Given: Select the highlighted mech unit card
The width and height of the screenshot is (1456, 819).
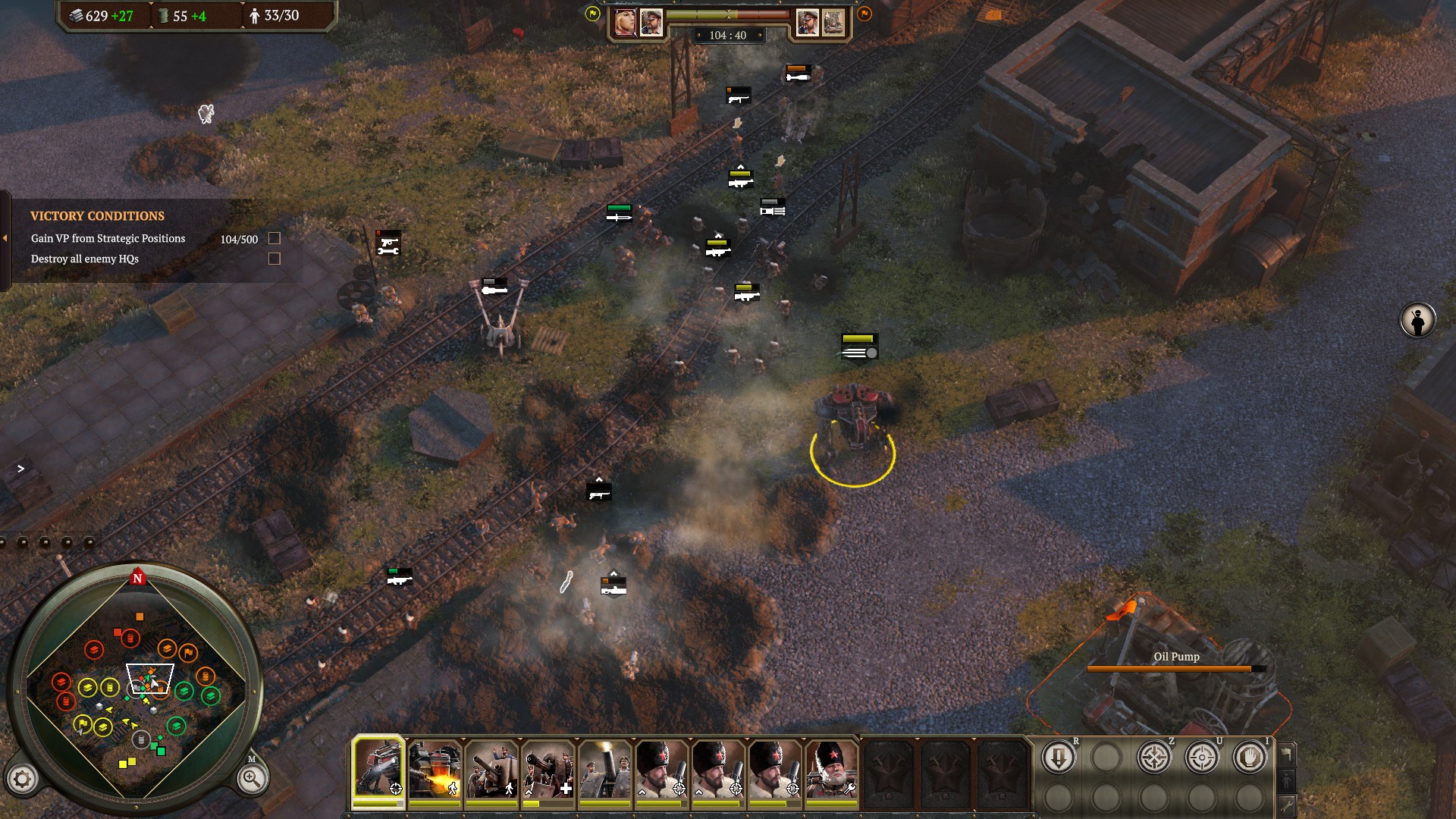Looking at the screenshot, I should tap(378, 769).
